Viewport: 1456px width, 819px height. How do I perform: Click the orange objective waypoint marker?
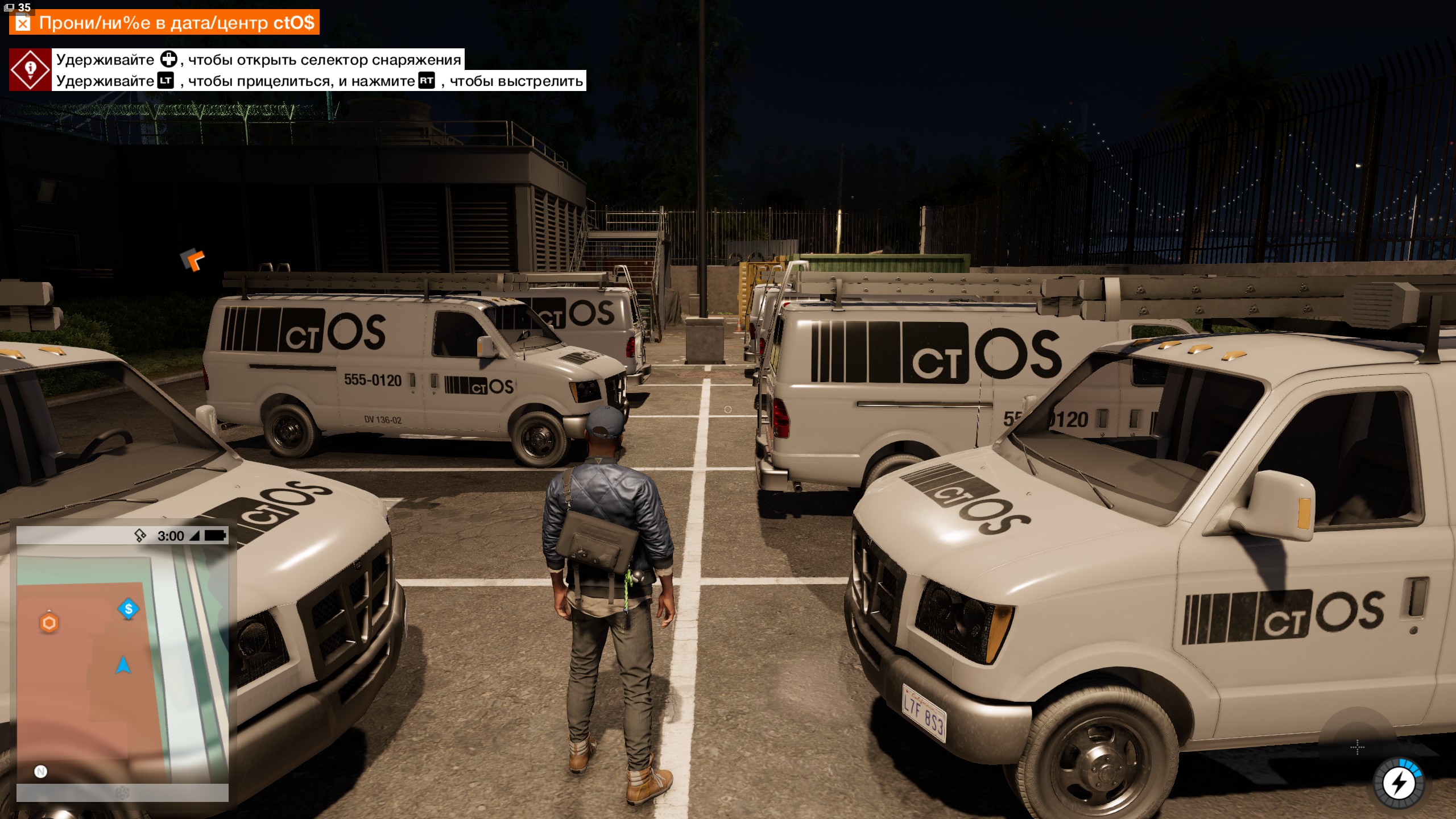193,259
